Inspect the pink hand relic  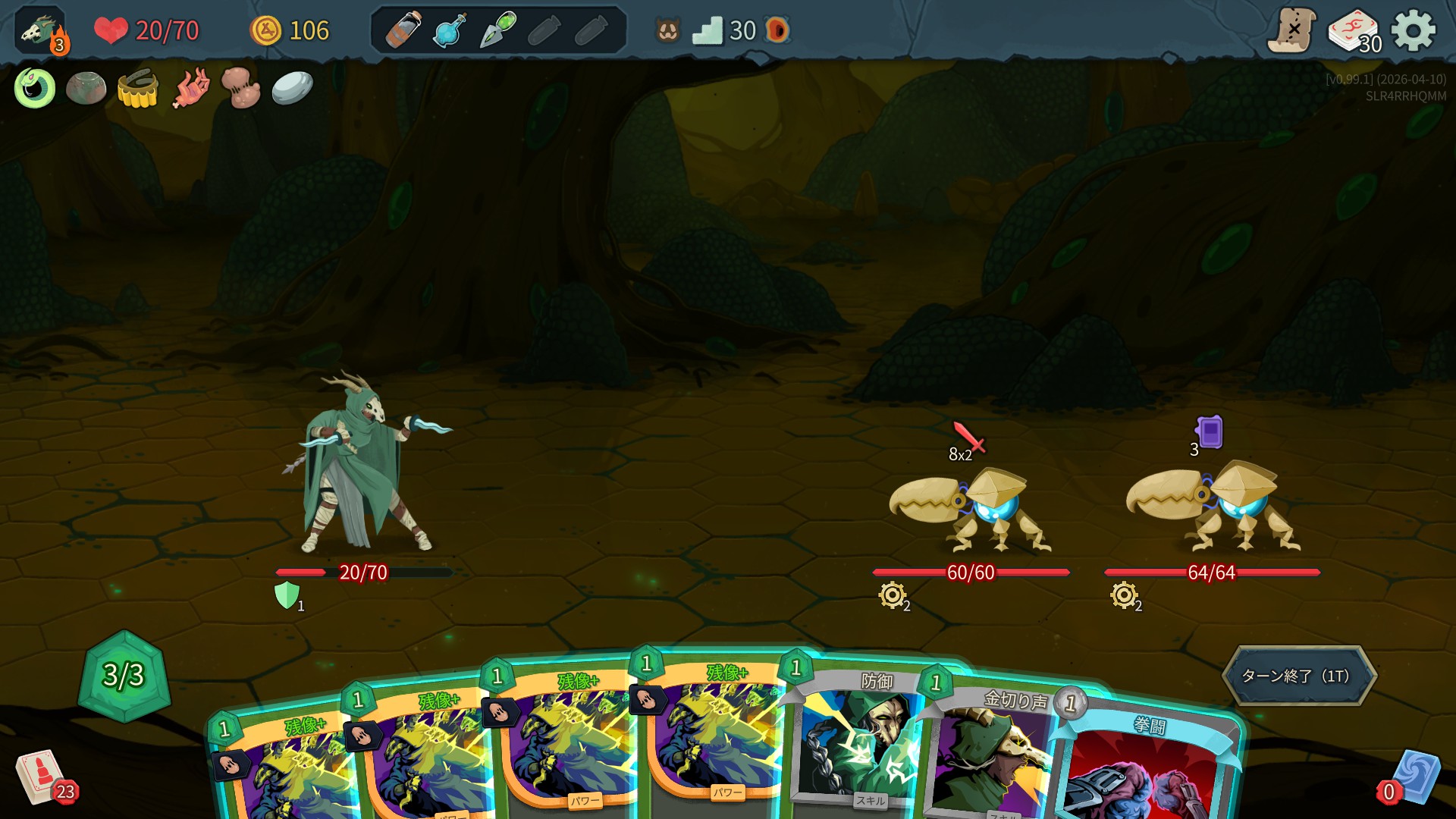click(x=190, y=89)
